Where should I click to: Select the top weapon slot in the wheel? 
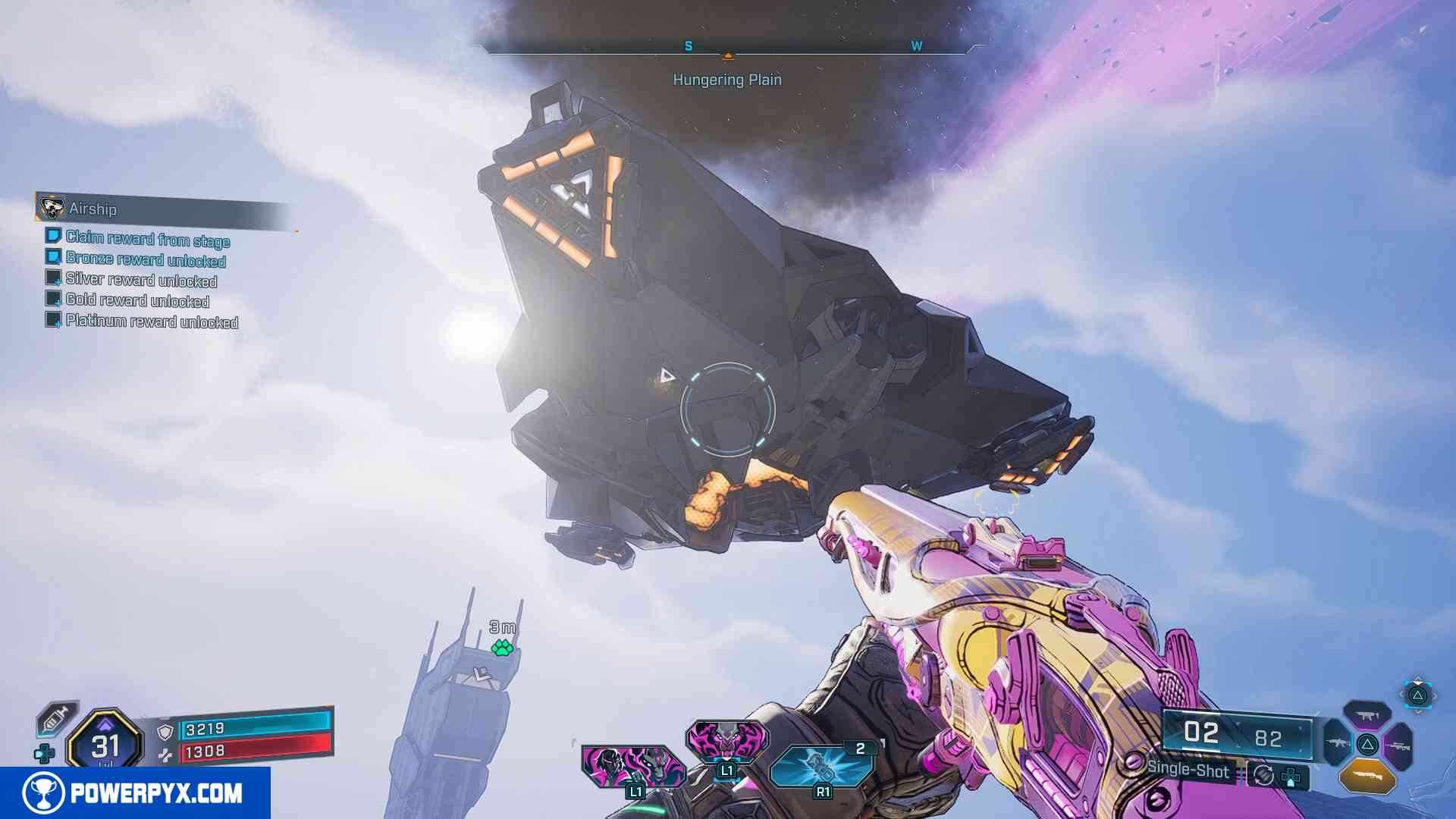(1367, 715)
